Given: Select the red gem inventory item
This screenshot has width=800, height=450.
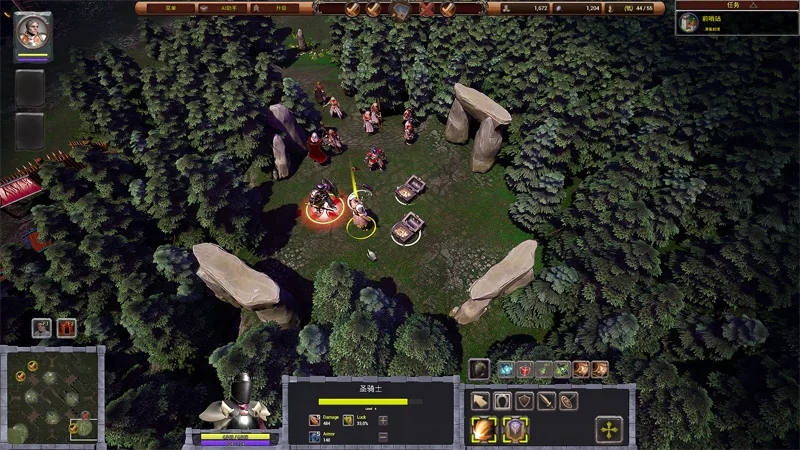Looking at the screenshot, I should 524,370.
